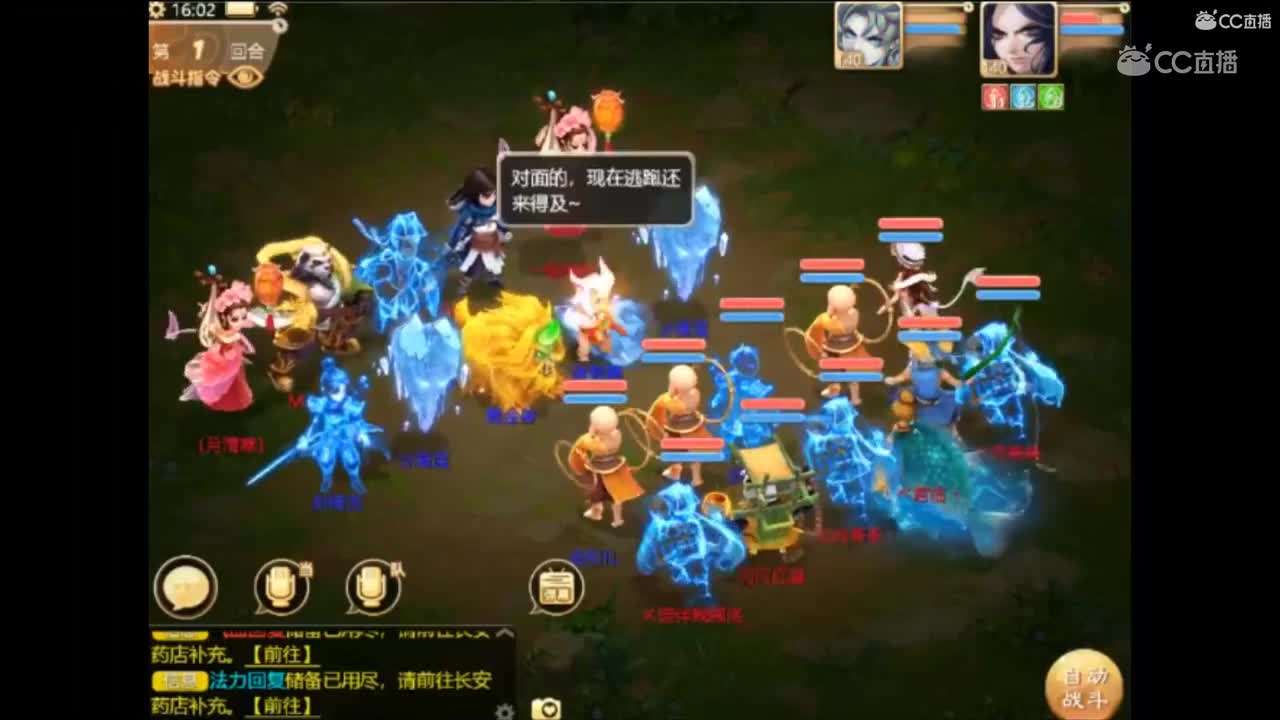Open the chat bubble speech icon
The image size is (1280, 720).
184,586
